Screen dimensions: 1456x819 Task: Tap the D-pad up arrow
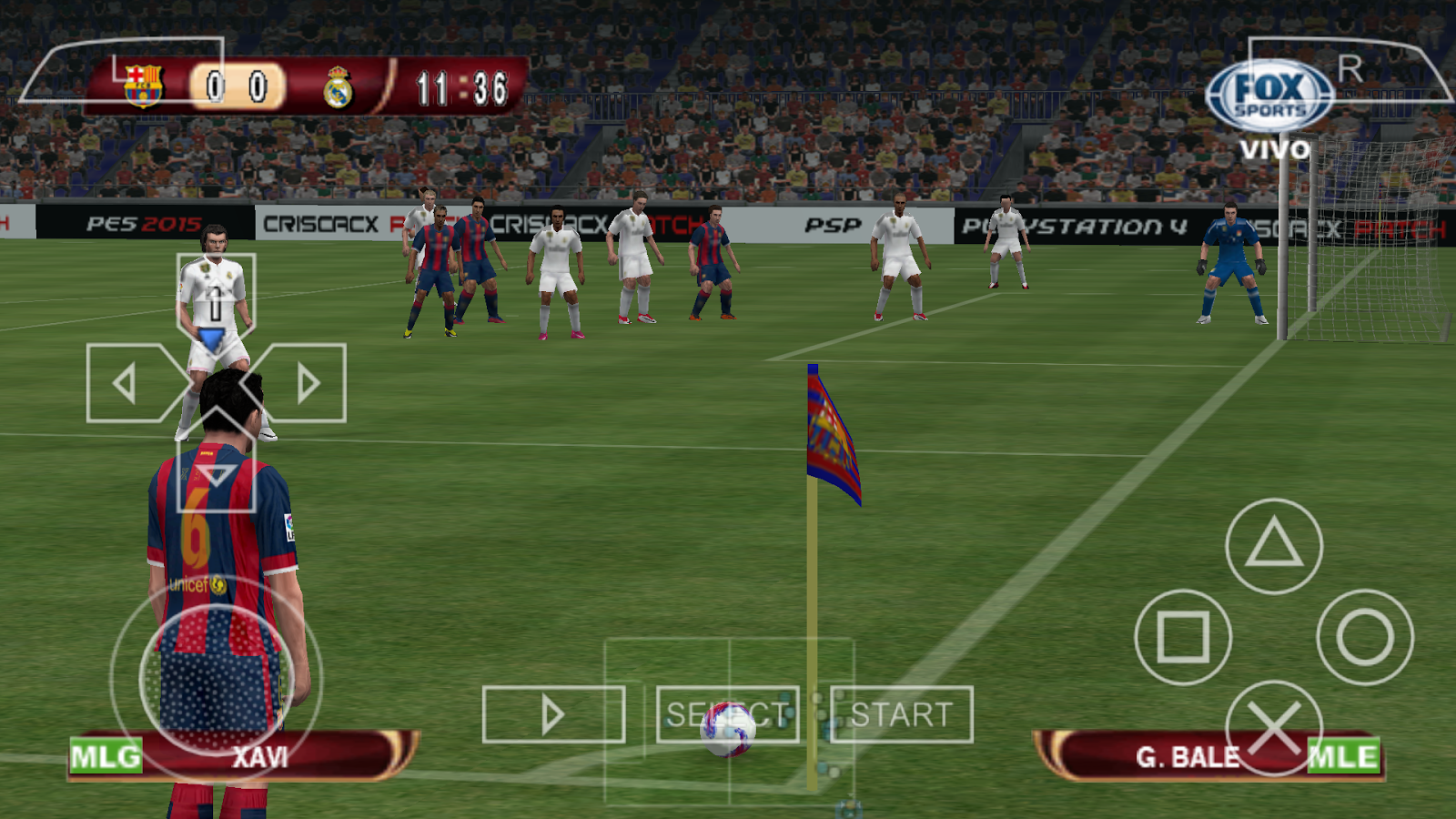[216, 296]
